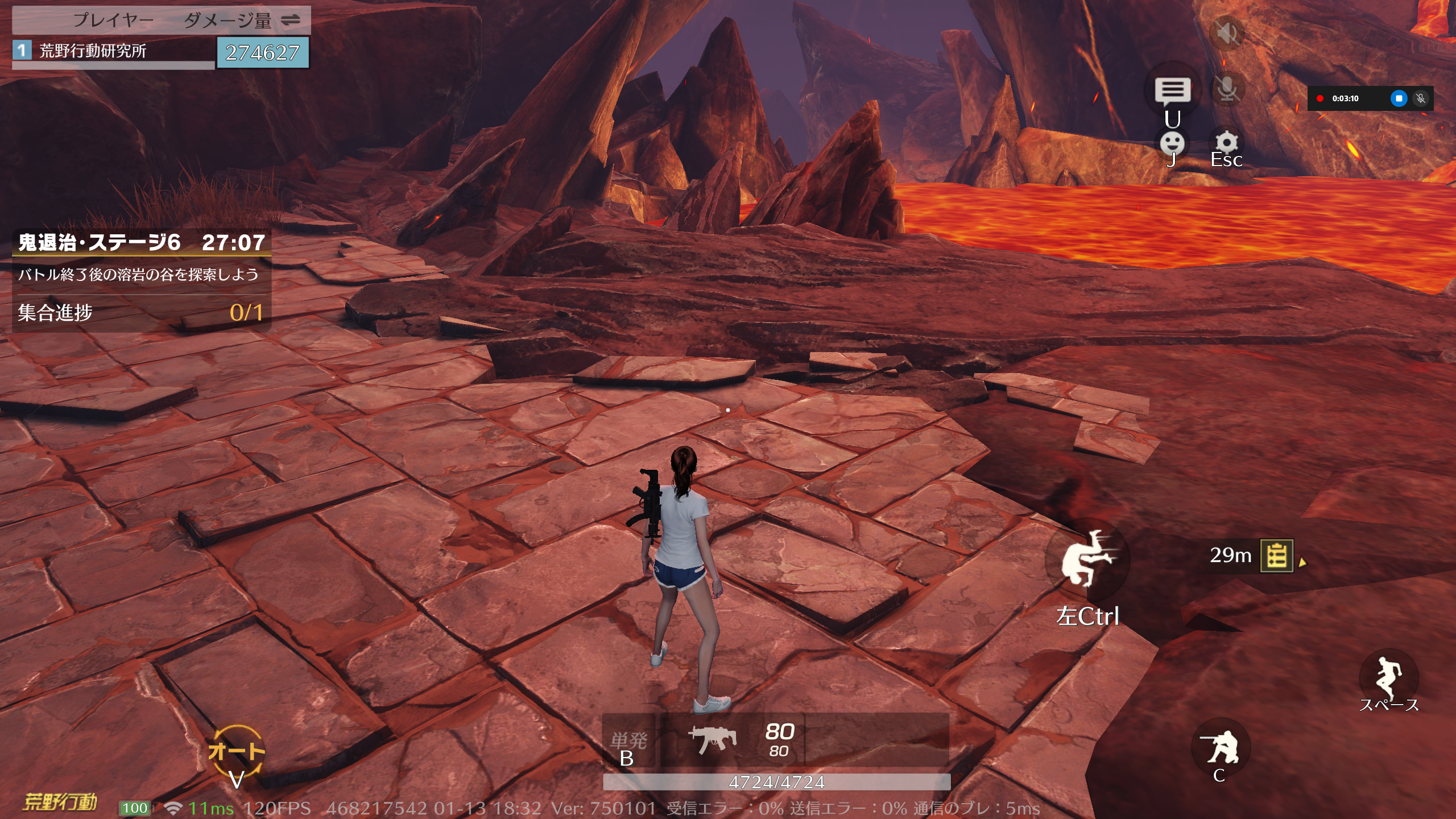Enable the auto (オート) mode button
1456x819 pixels.
[236, 752]
